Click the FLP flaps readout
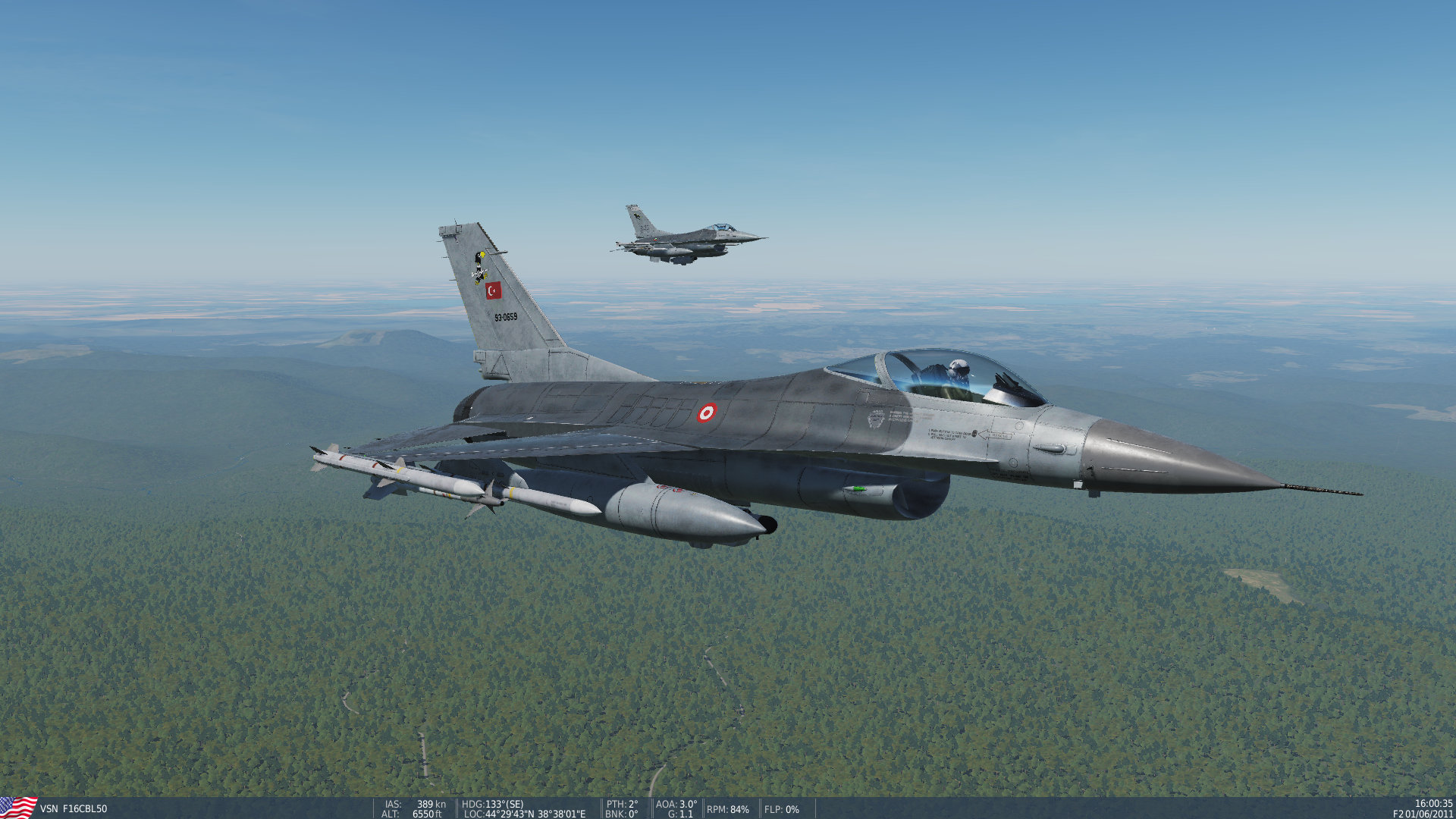Viewport: 1456px width, 819px height. [780, 810]
